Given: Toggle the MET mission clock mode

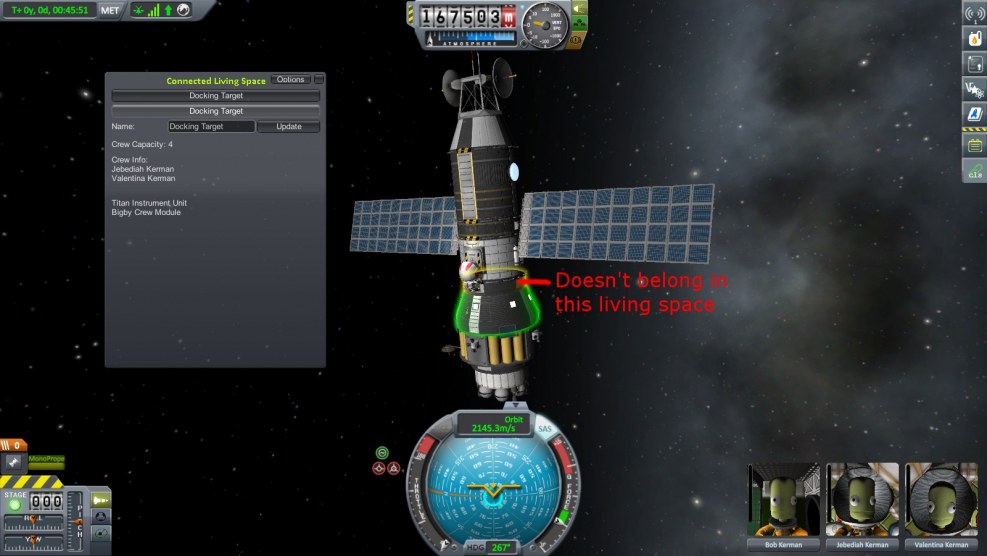Looking at the screenshot, I should [x=110, y=10].
